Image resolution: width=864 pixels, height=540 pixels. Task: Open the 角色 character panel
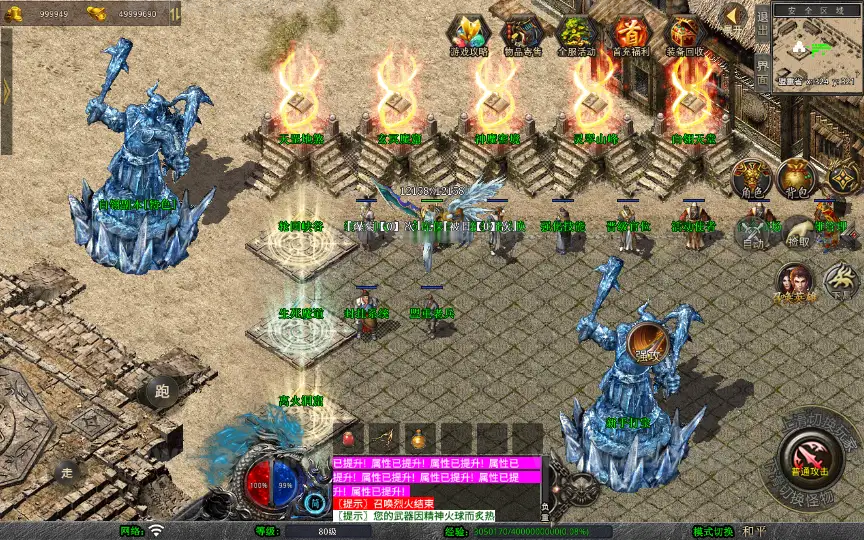(752, 179)
